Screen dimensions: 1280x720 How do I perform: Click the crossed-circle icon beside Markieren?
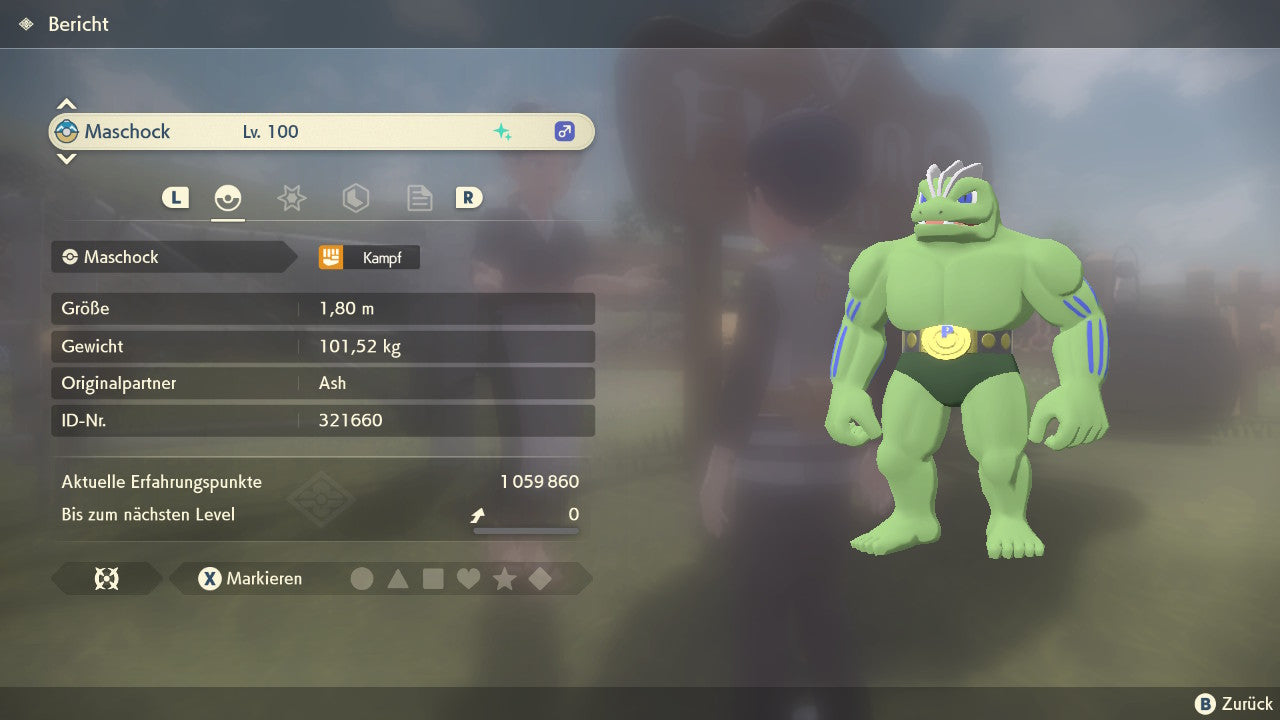pos(106,579)
